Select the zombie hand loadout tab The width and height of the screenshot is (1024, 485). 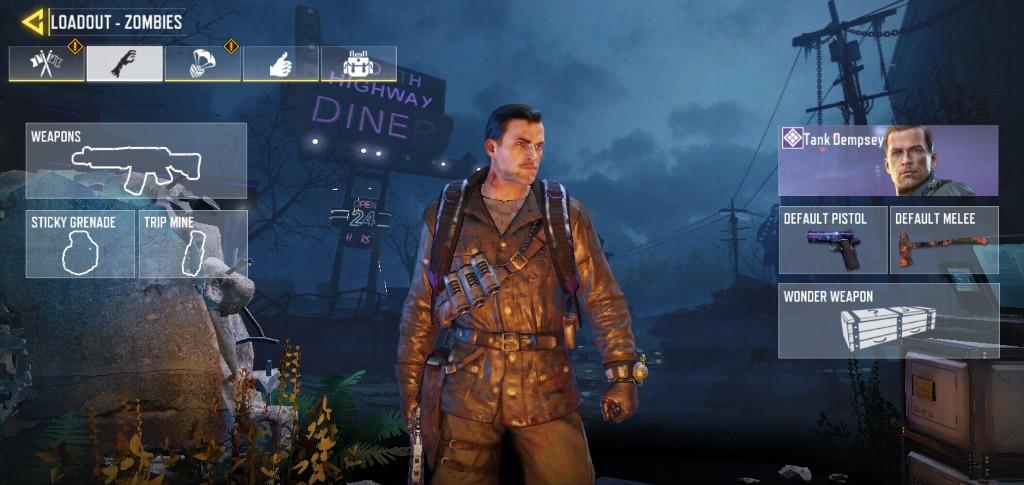point(124,63)
